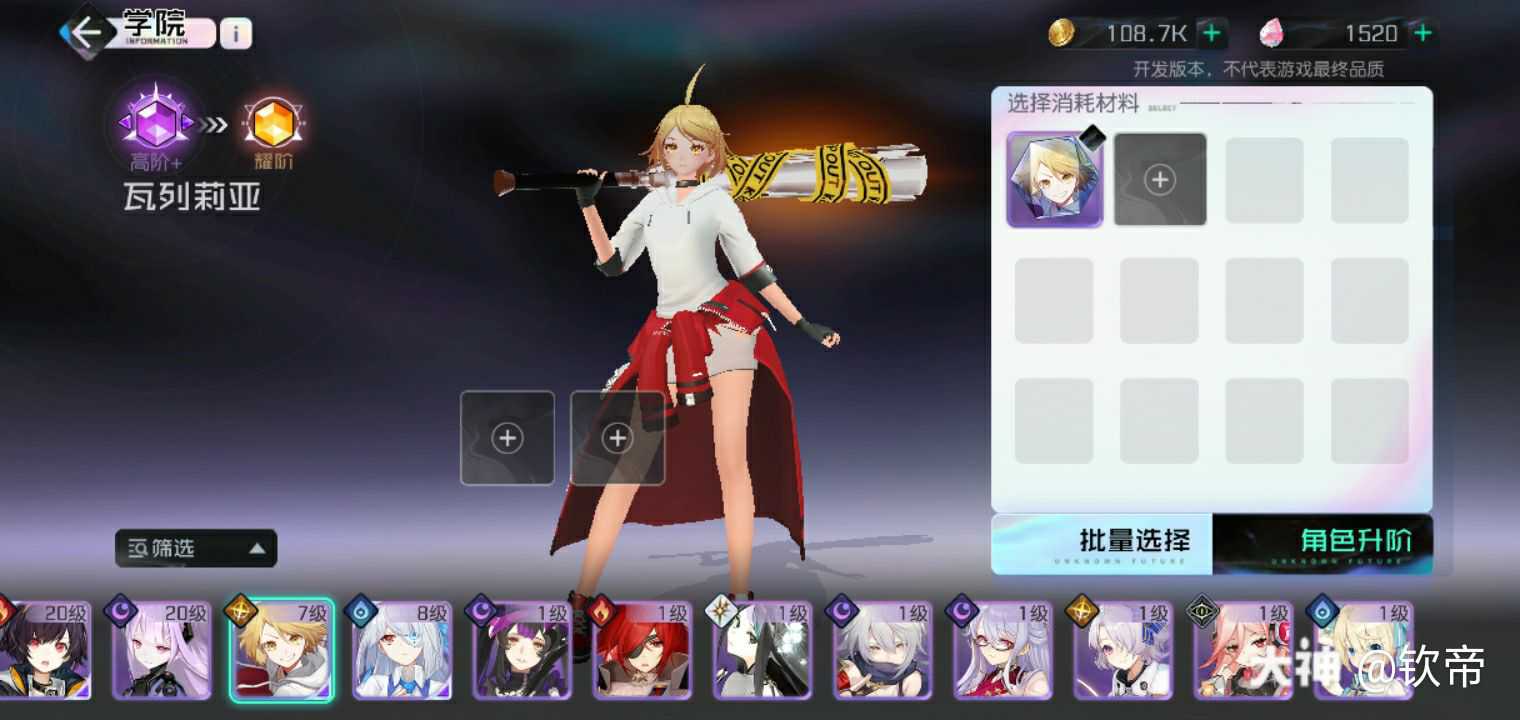Tap the second + equipment slot under the character
The width and height of the screenshot is (1520, 720).
pos(617,437)
